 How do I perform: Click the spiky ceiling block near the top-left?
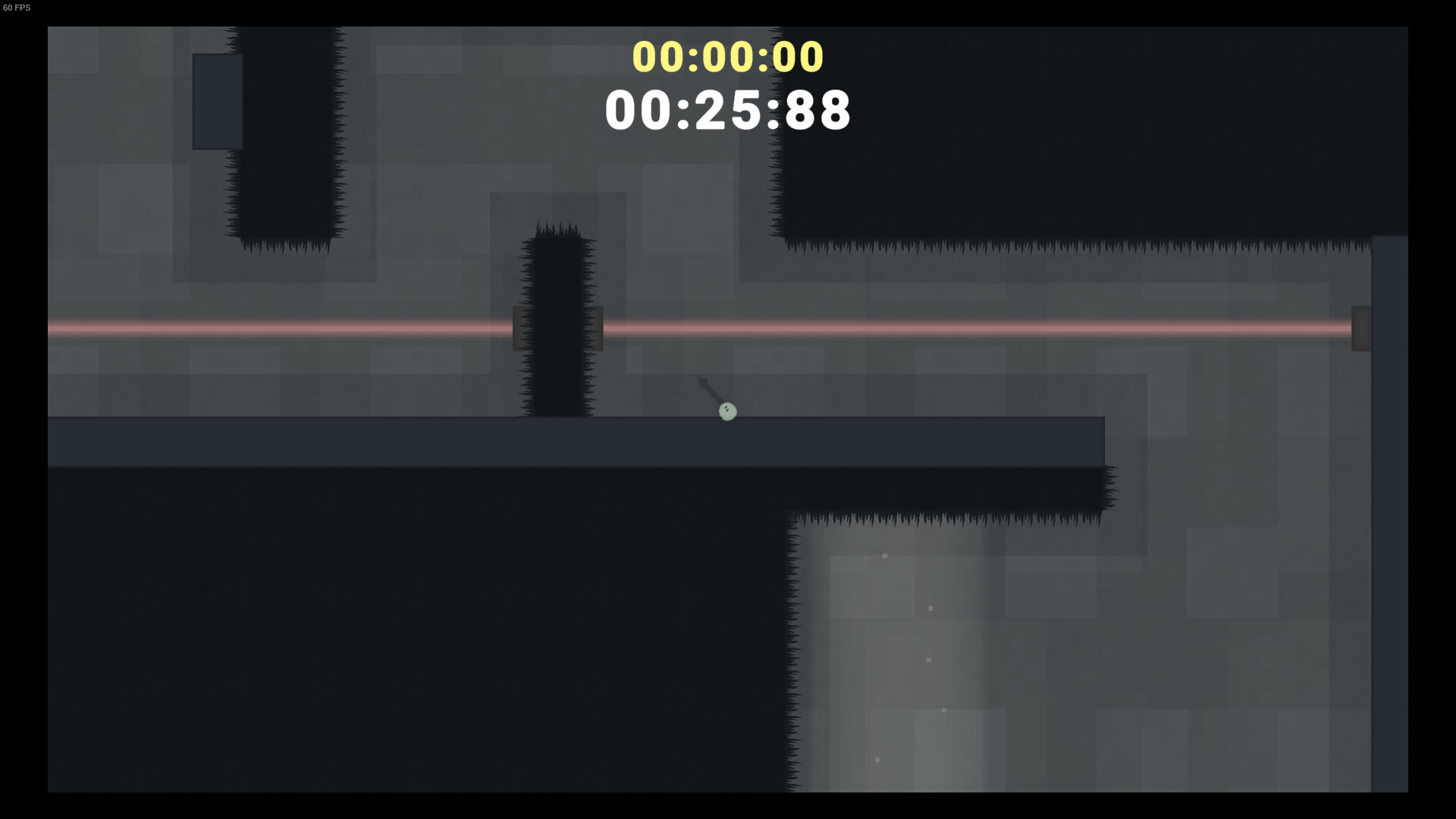click(x=284, y=136)
